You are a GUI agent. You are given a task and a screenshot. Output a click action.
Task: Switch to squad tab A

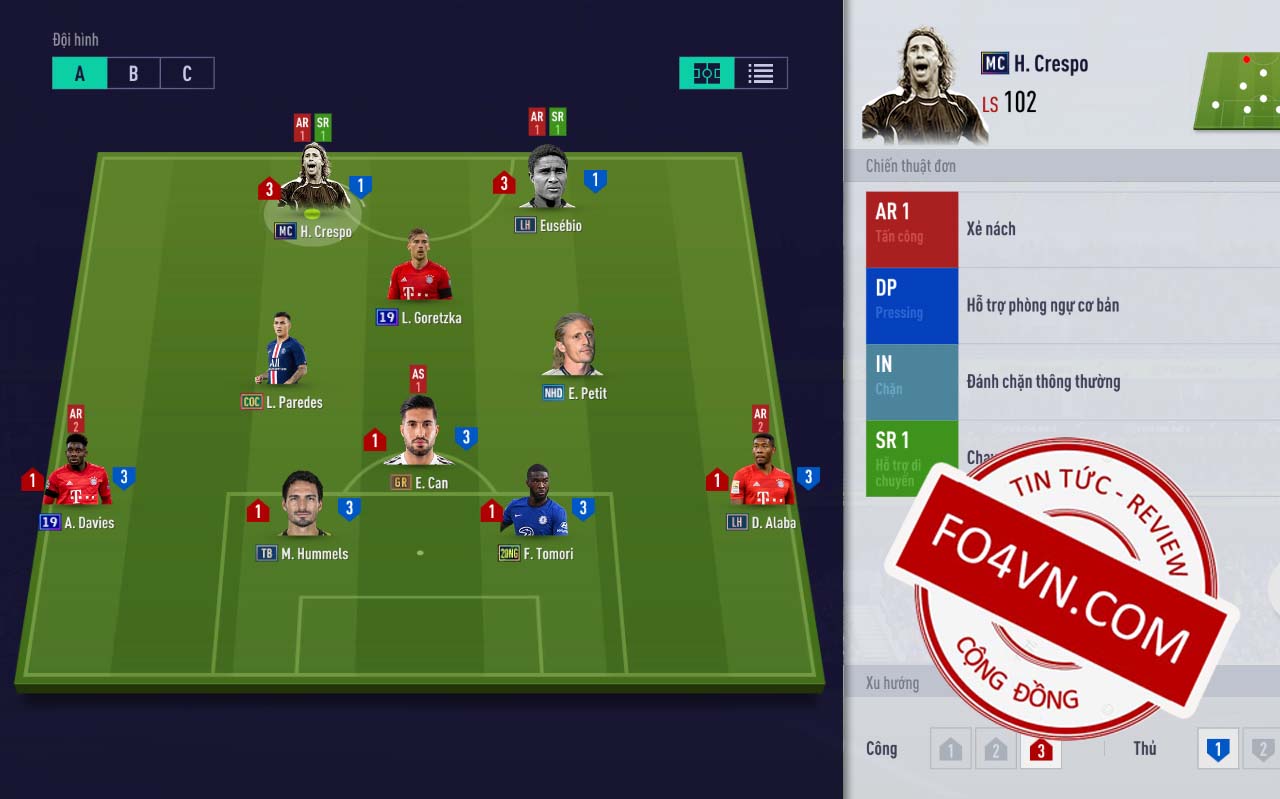pyautogui.click(x=80, y=73)
